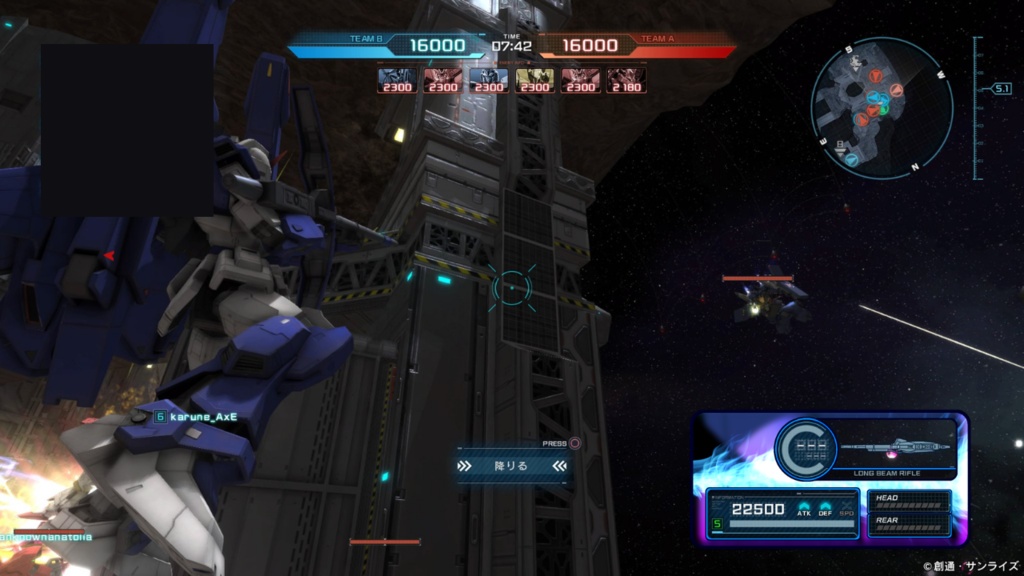The image size is (1024, 576).
Task: Click the DEF buff indicator icon
Action: coord(825,510)
